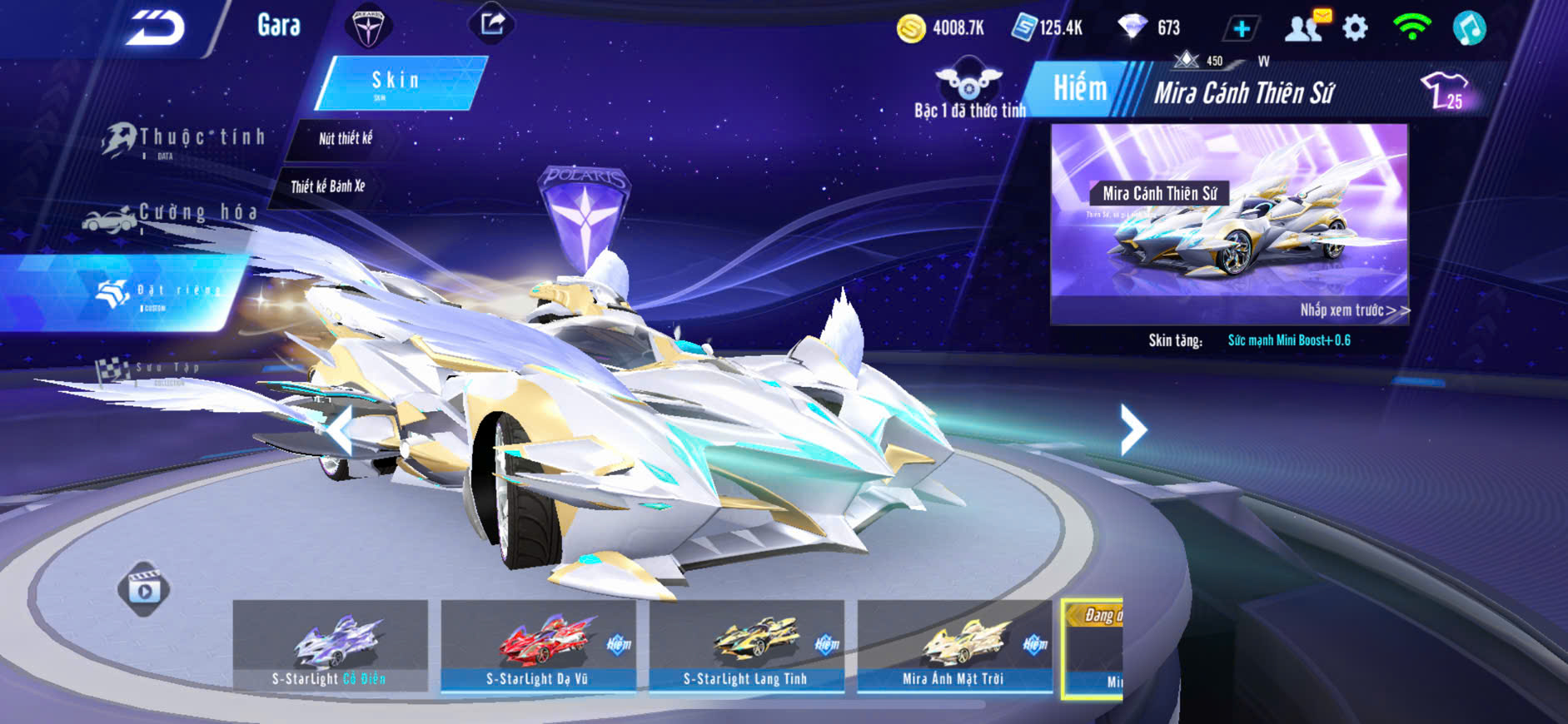Tap the share icon button
The image size is (1568, 724).
click(492, 23)
